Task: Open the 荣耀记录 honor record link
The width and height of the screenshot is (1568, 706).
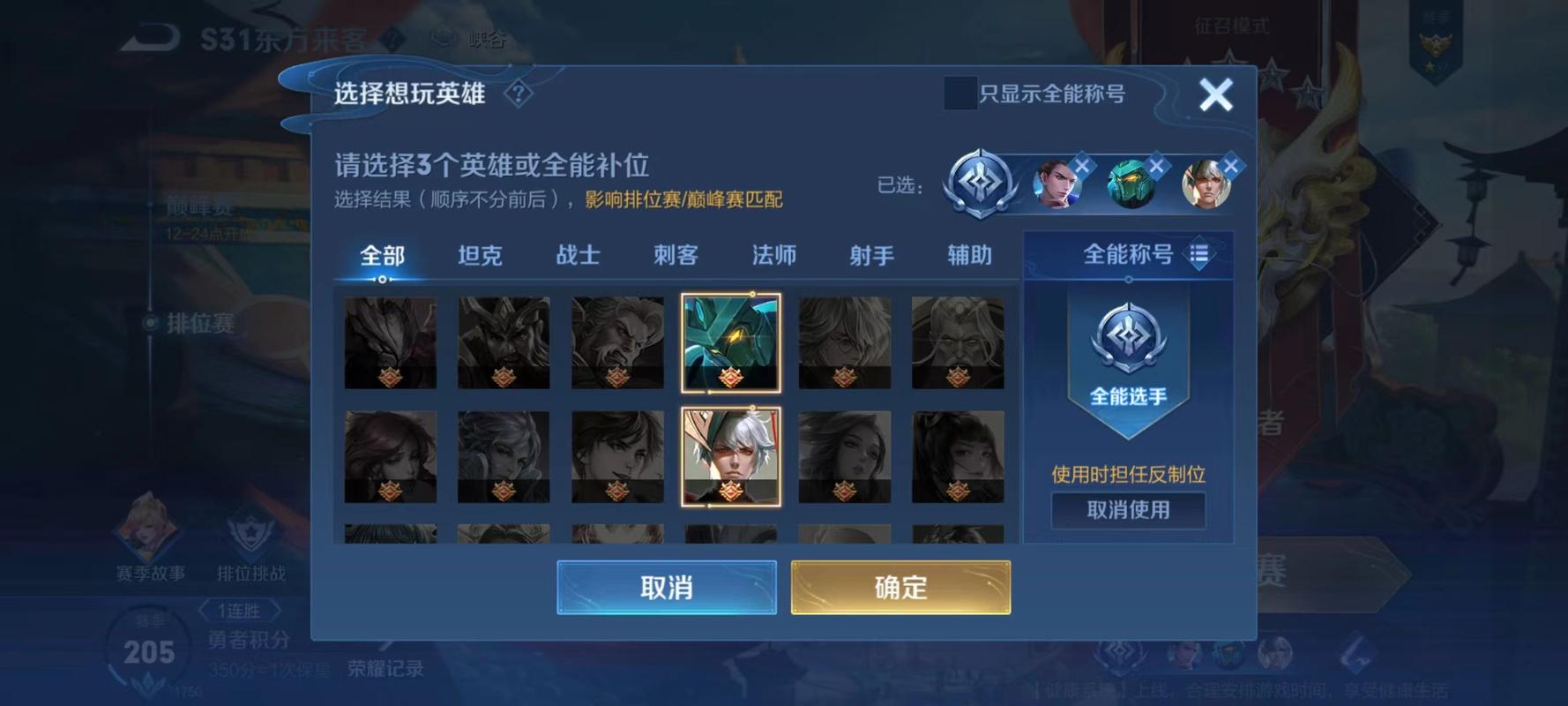Action: coord(385,669)
